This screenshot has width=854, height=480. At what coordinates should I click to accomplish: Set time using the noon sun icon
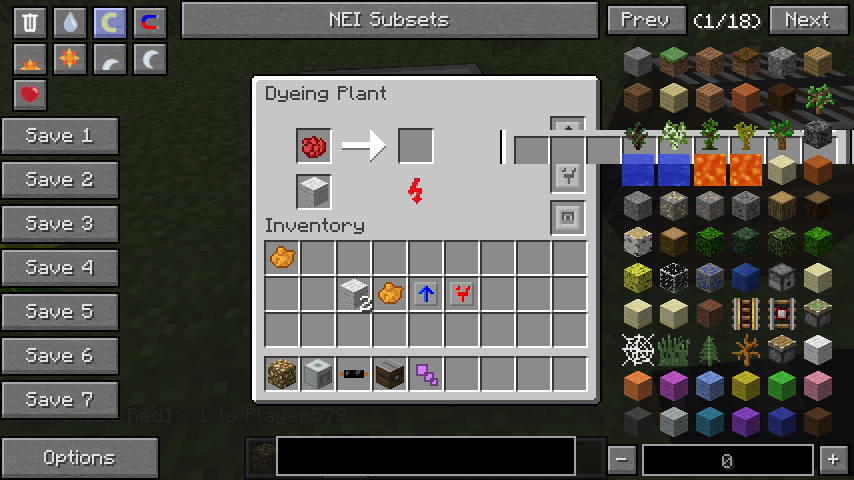coord(70,59)
